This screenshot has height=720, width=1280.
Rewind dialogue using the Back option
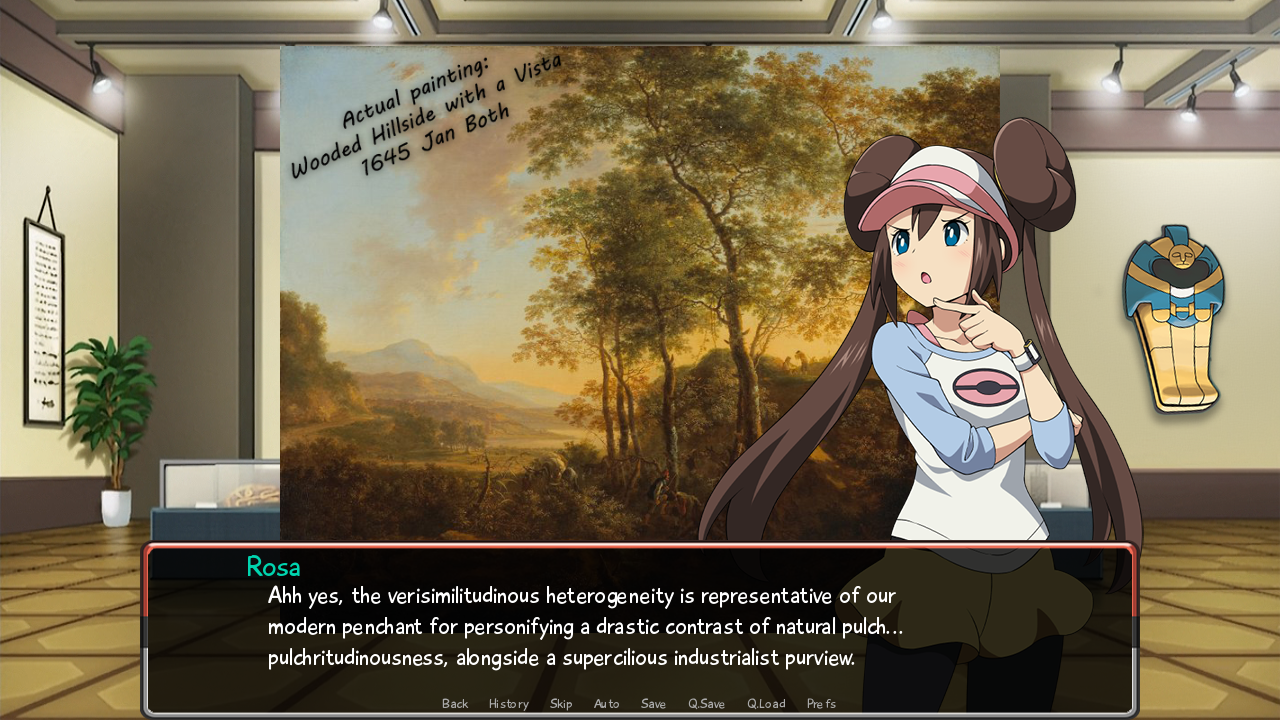(455, 703)
